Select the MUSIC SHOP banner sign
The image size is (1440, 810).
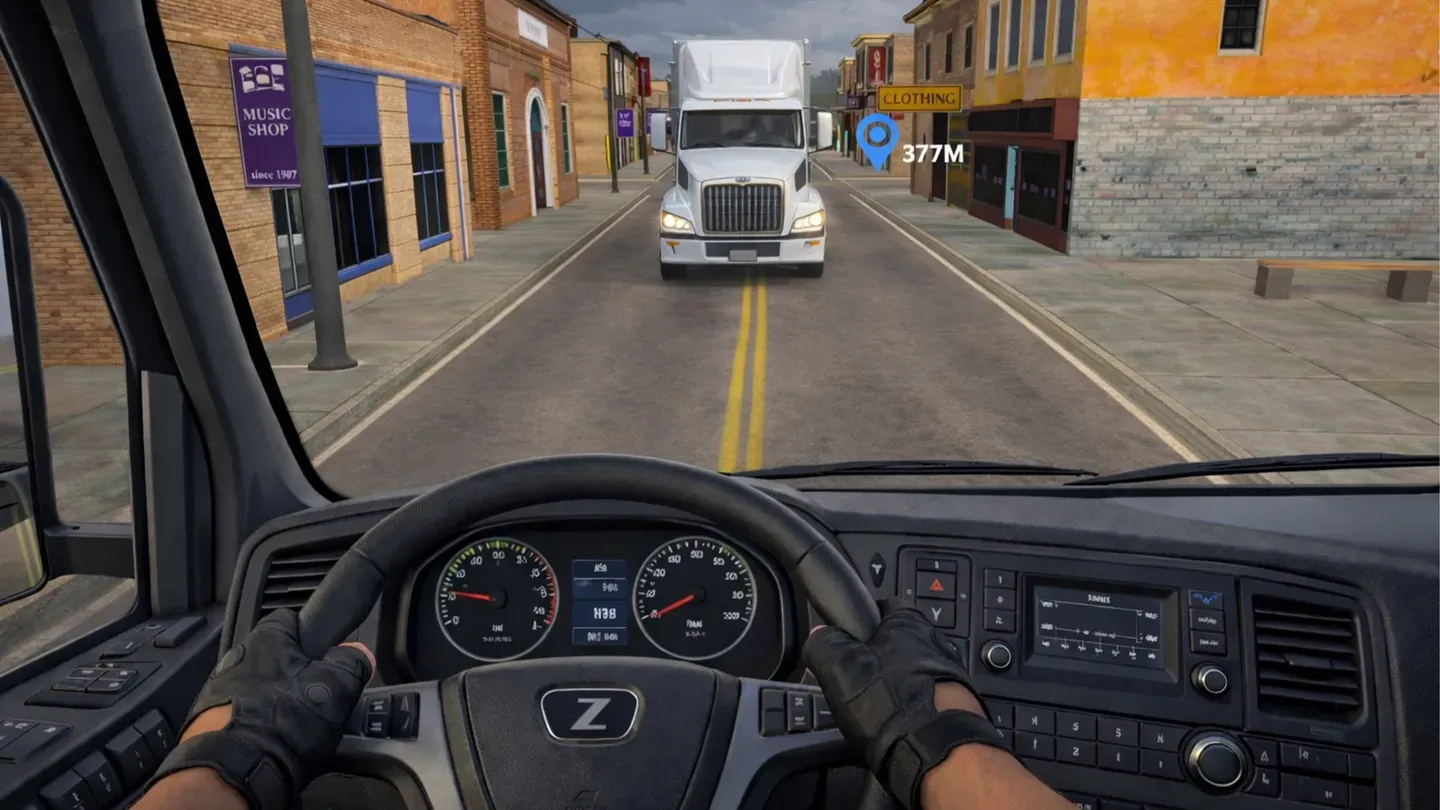268,120
